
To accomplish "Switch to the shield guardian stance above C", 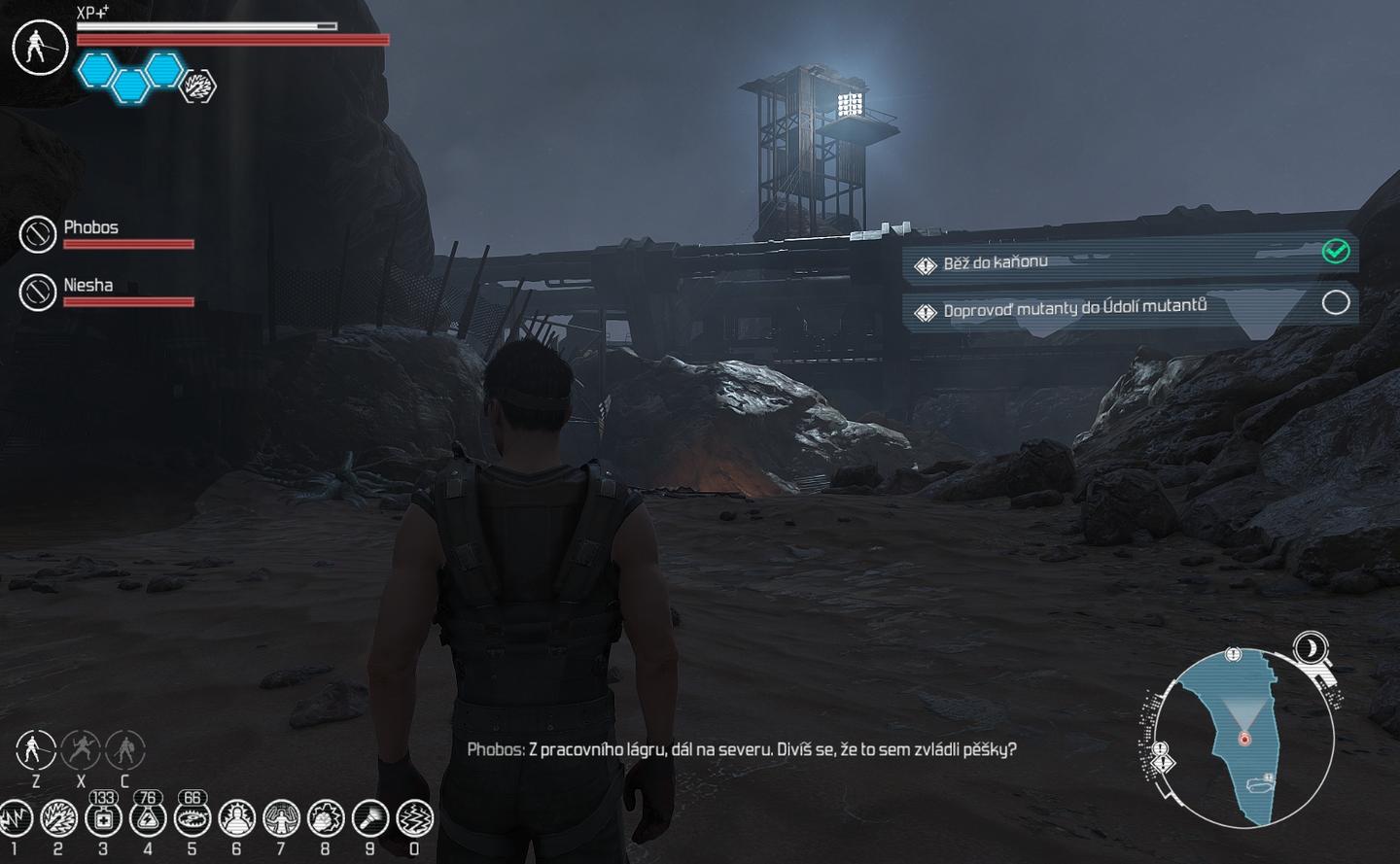I will click(x=124, y=749).
